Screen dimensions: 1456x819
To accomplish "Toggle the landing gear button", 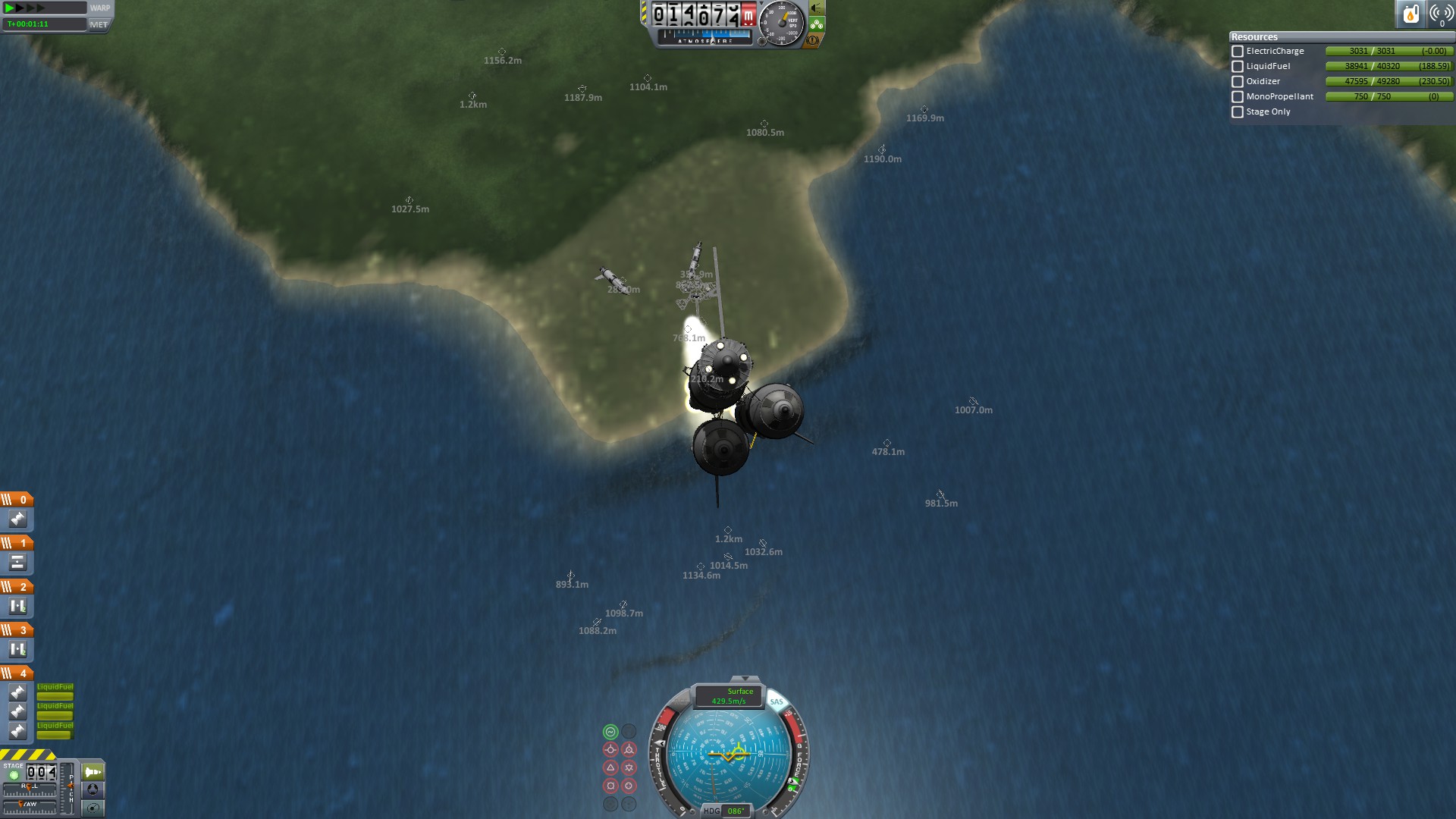I will point(817,24).
